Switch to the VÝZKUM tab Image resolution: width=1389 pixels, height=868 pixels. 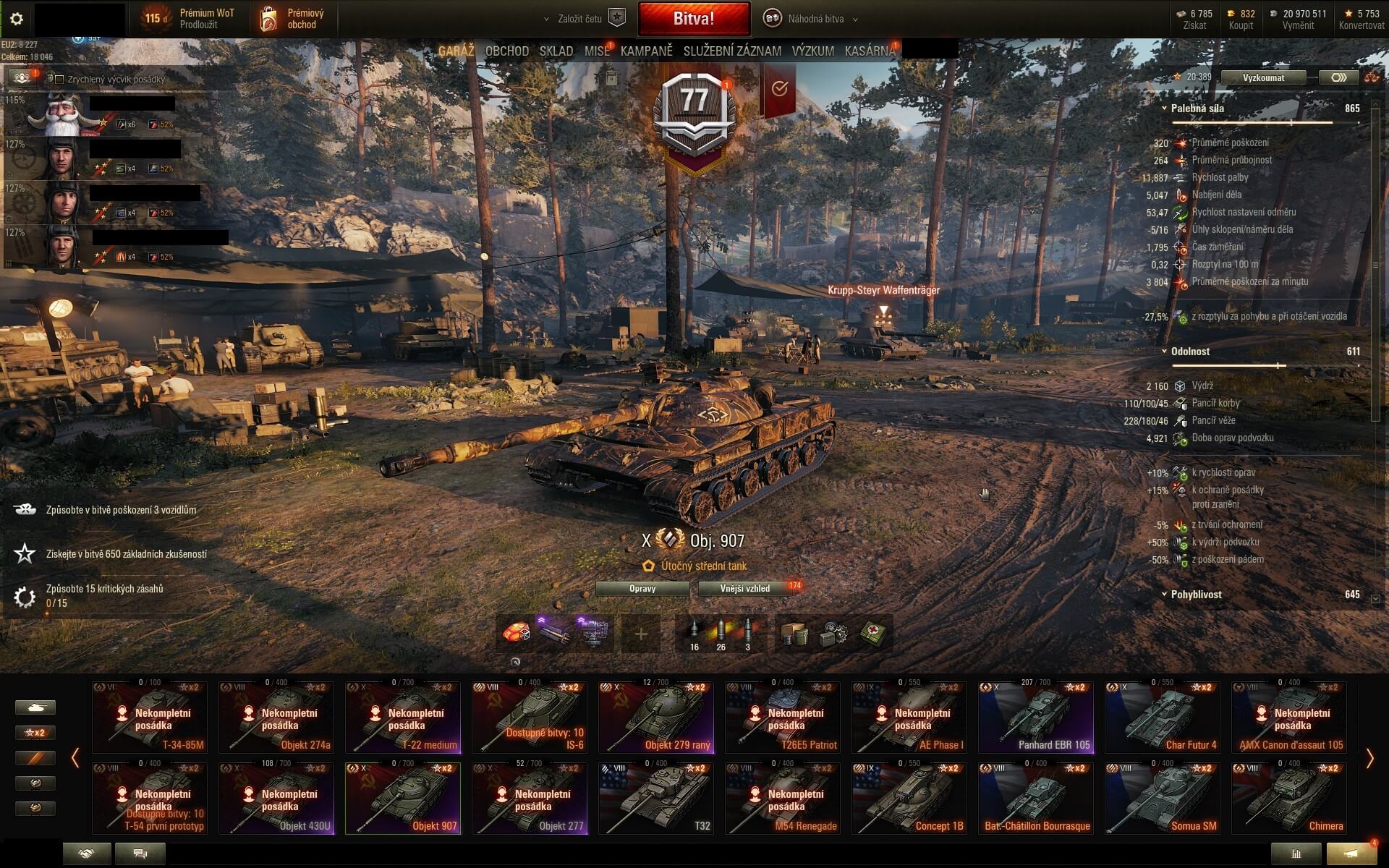[812, 51]
